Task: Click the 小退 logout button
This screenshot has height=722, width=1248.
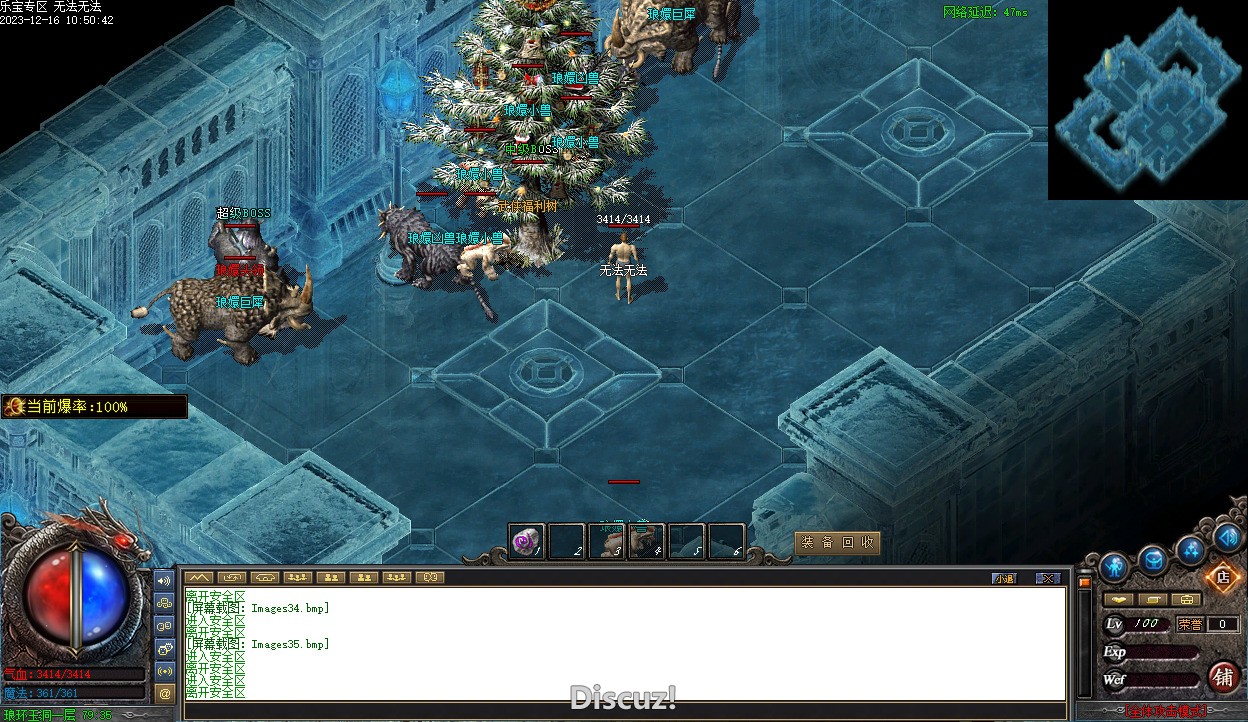Action: coord(1004,578)
